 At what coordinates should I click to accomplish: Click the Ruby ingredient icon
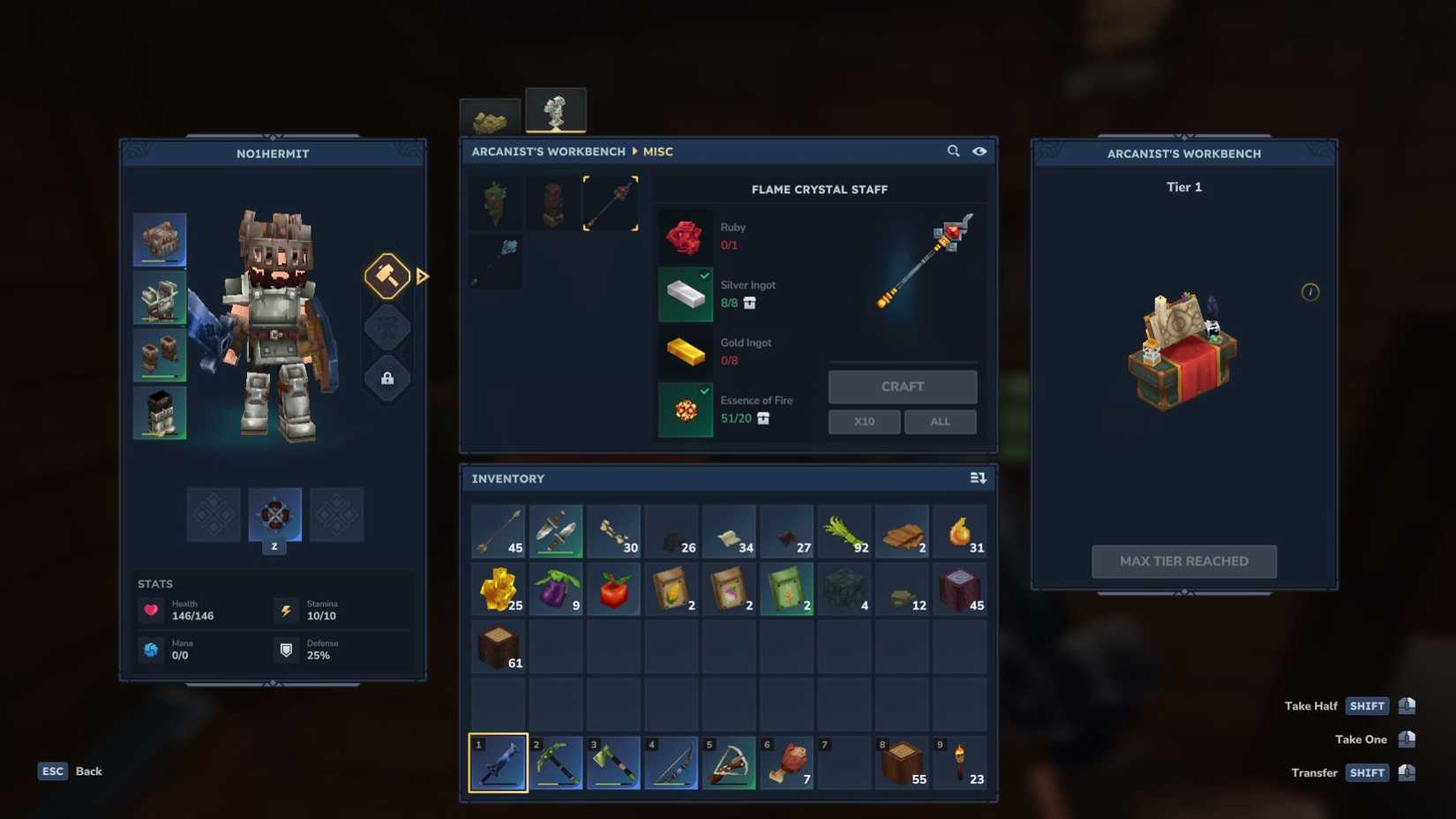(685, 236)
